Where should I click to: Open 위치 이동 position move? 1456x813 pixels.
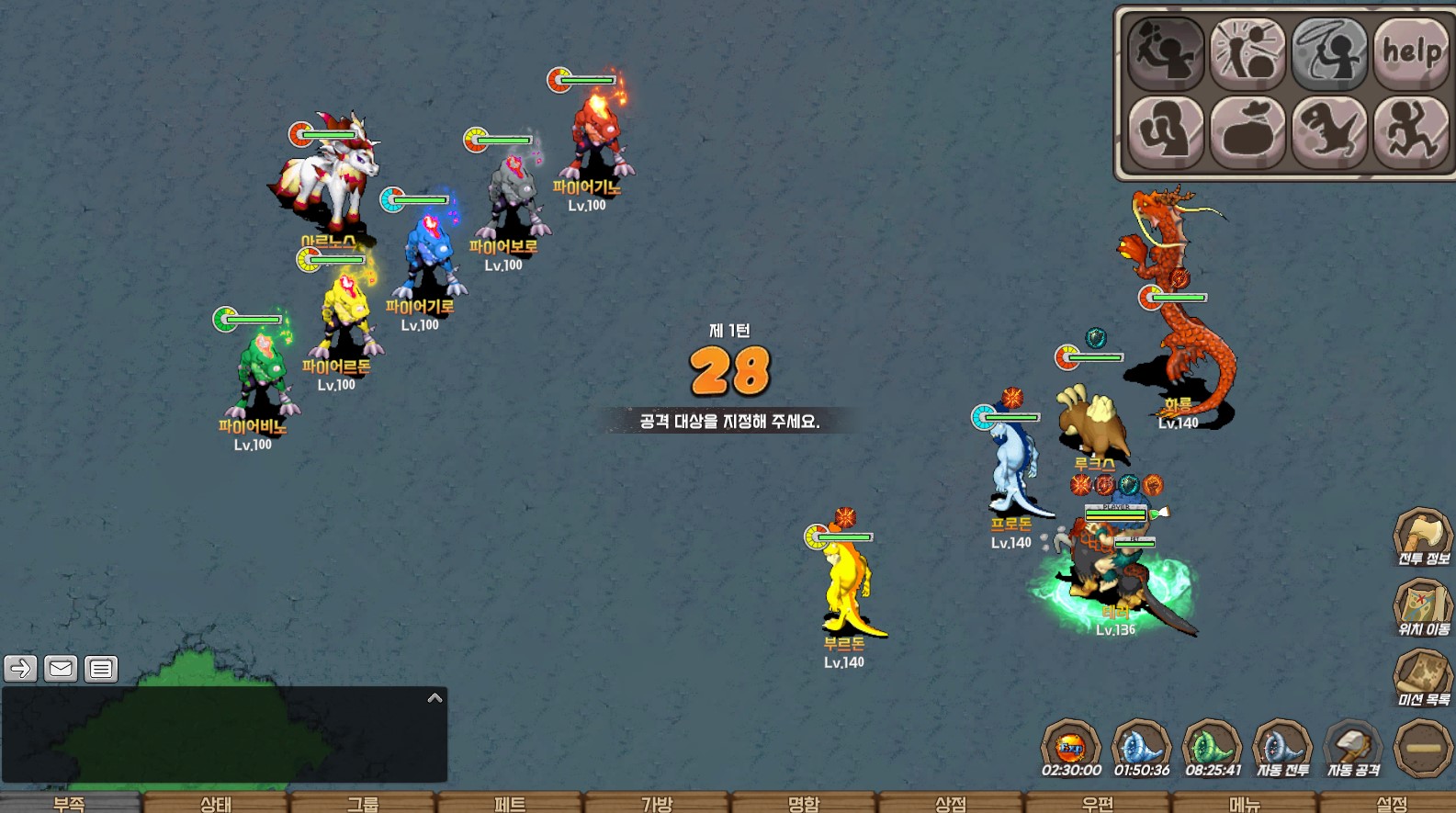[x=1423, y=609]
